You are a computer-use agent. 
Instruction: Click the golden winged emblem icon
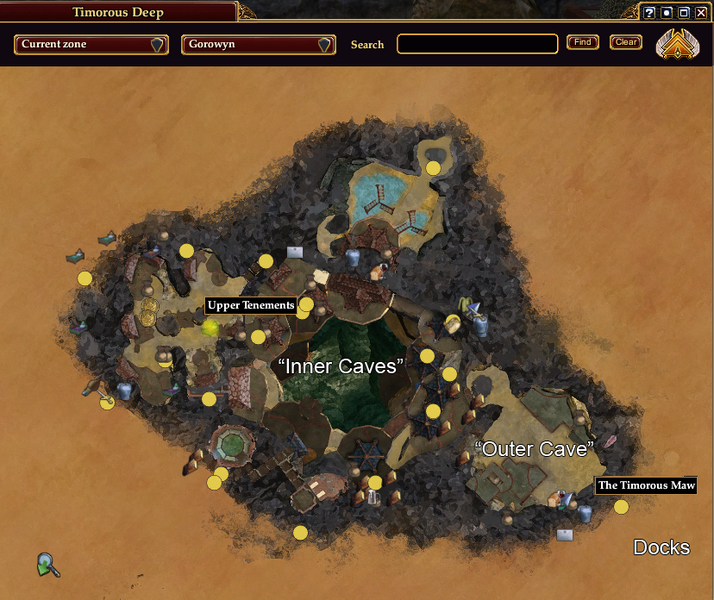(x=677, y=45)
